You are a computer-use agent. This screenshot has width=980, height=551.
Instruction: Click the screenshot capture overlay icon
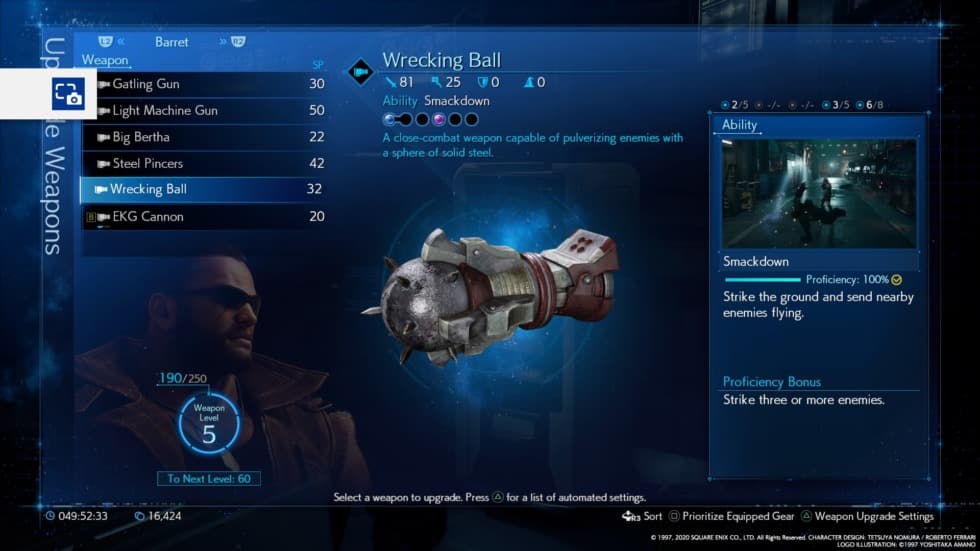click(68, 94)
